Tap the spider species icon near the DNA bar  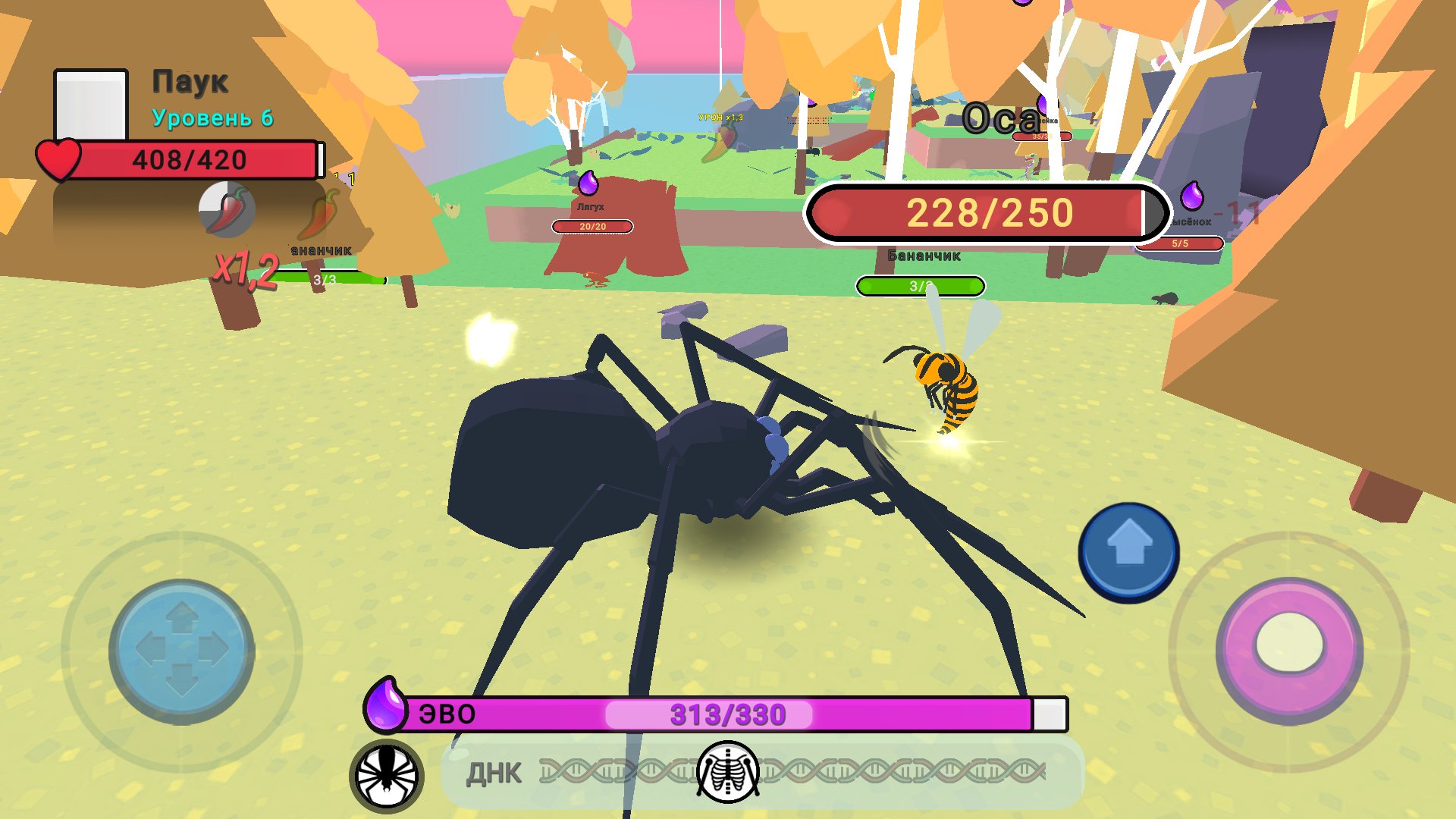pos(387,771)
